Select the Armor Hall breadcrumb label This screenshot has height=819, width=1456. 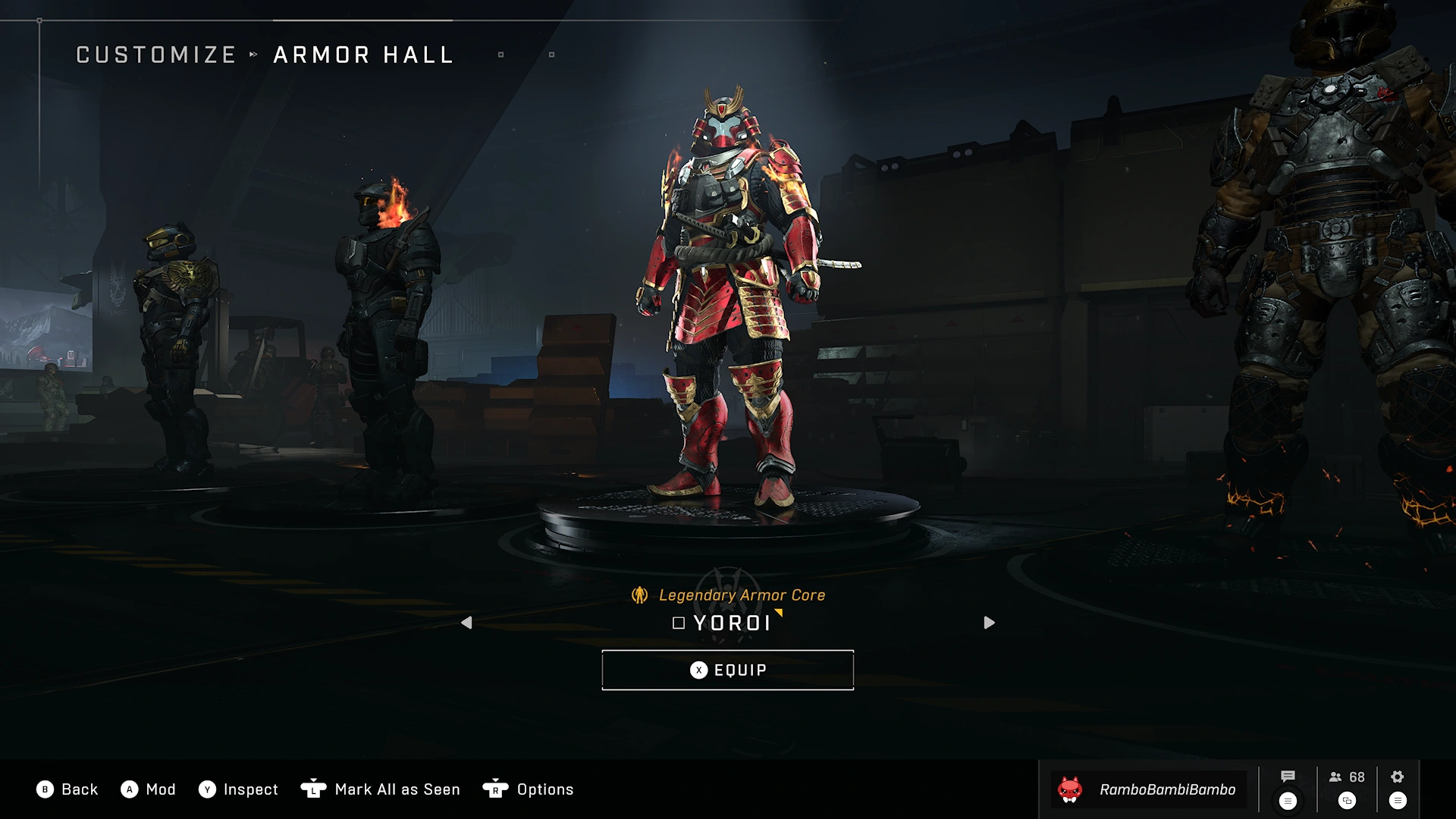(362, 54)
